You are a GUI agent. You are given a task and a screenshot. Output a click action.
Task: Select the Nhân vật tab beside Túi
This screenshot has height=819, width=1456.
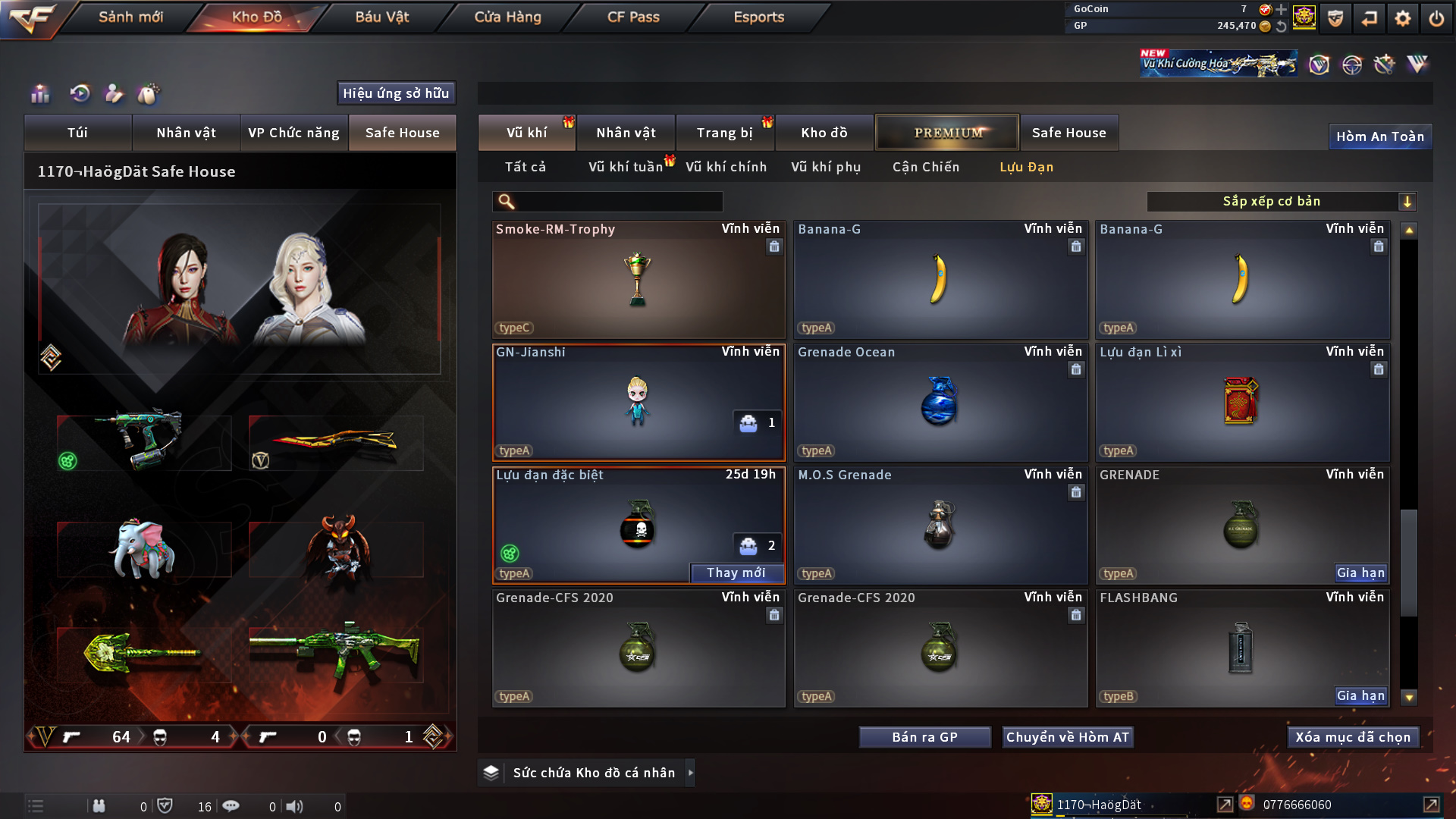click(x=186, y=133)
